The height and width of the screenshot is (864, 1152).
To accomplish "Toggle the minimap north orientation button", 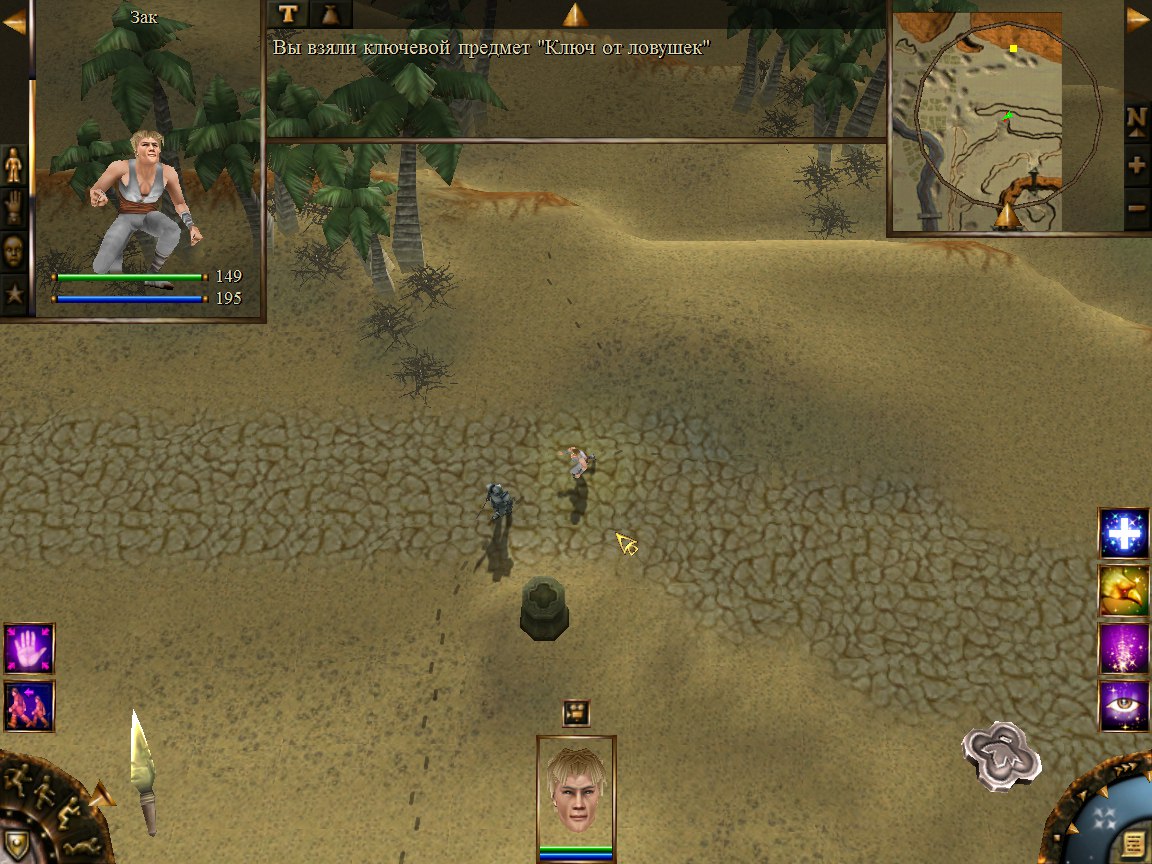I will coord(1137,118).
